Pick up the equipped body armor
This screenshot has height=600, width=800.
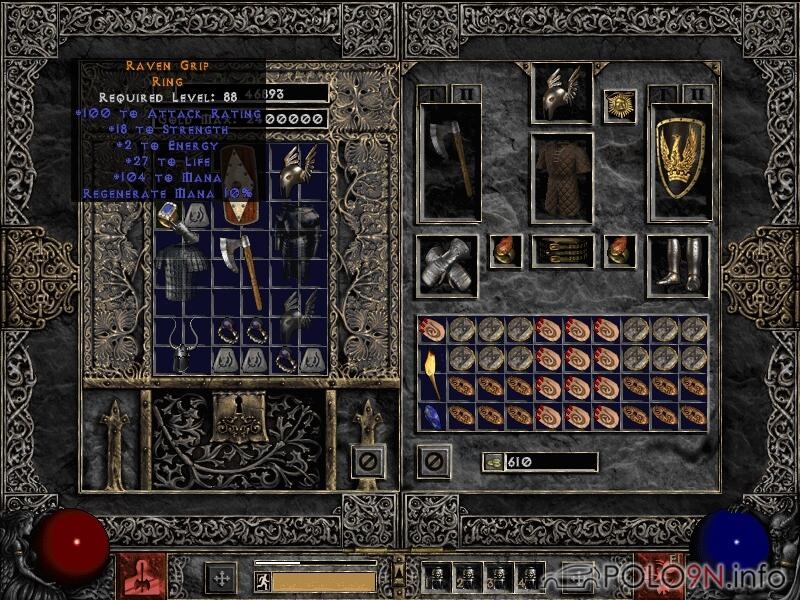click(x=561, y=177)
